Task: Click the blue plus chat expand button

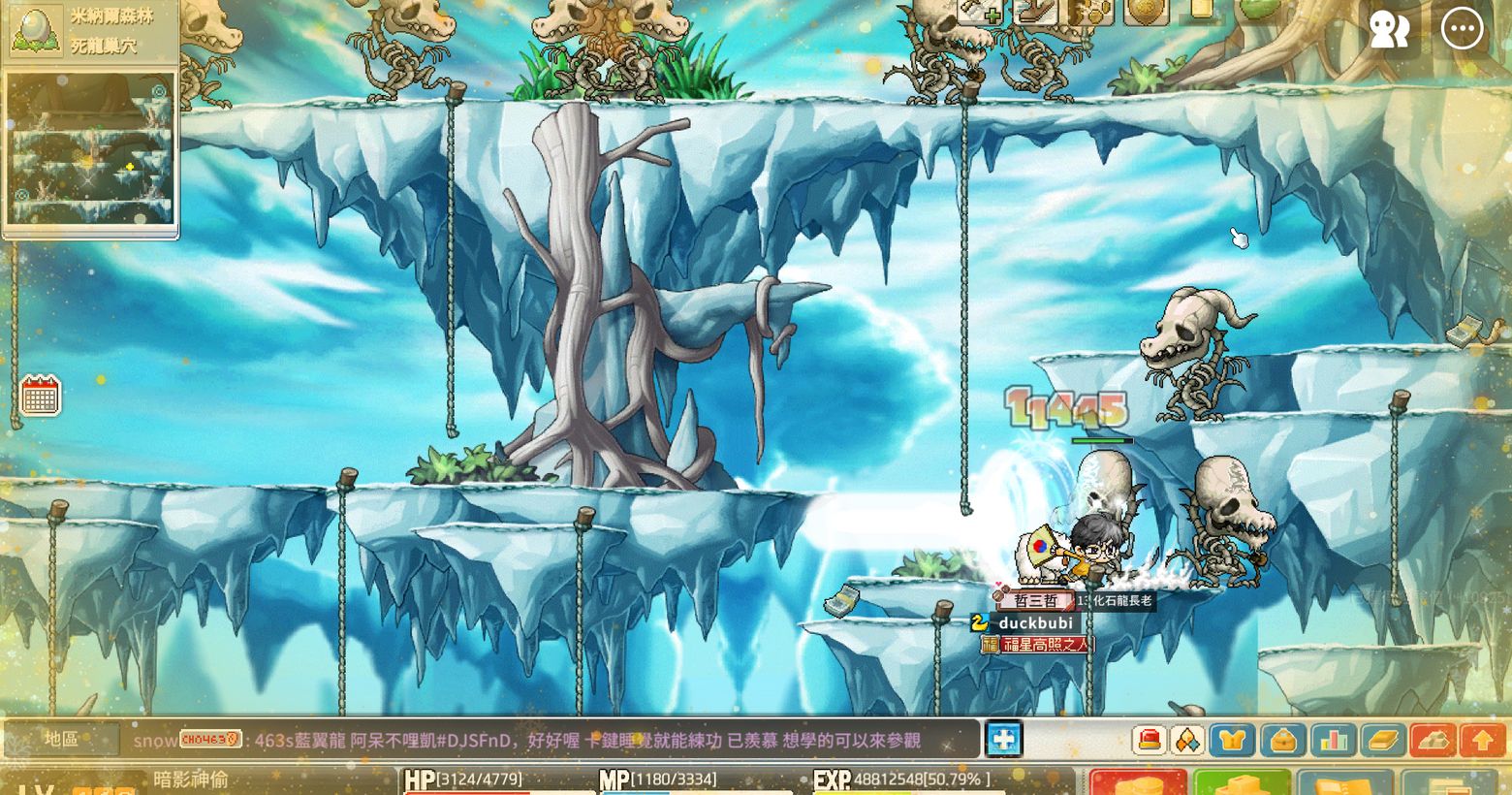Action: (x=1004, y=739)
